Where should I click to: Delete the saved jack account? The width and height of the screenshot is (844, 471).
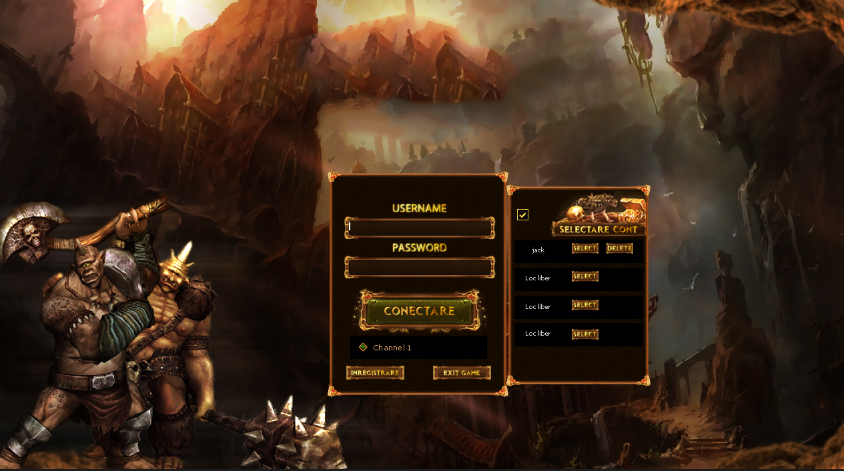tap(619, 248)
